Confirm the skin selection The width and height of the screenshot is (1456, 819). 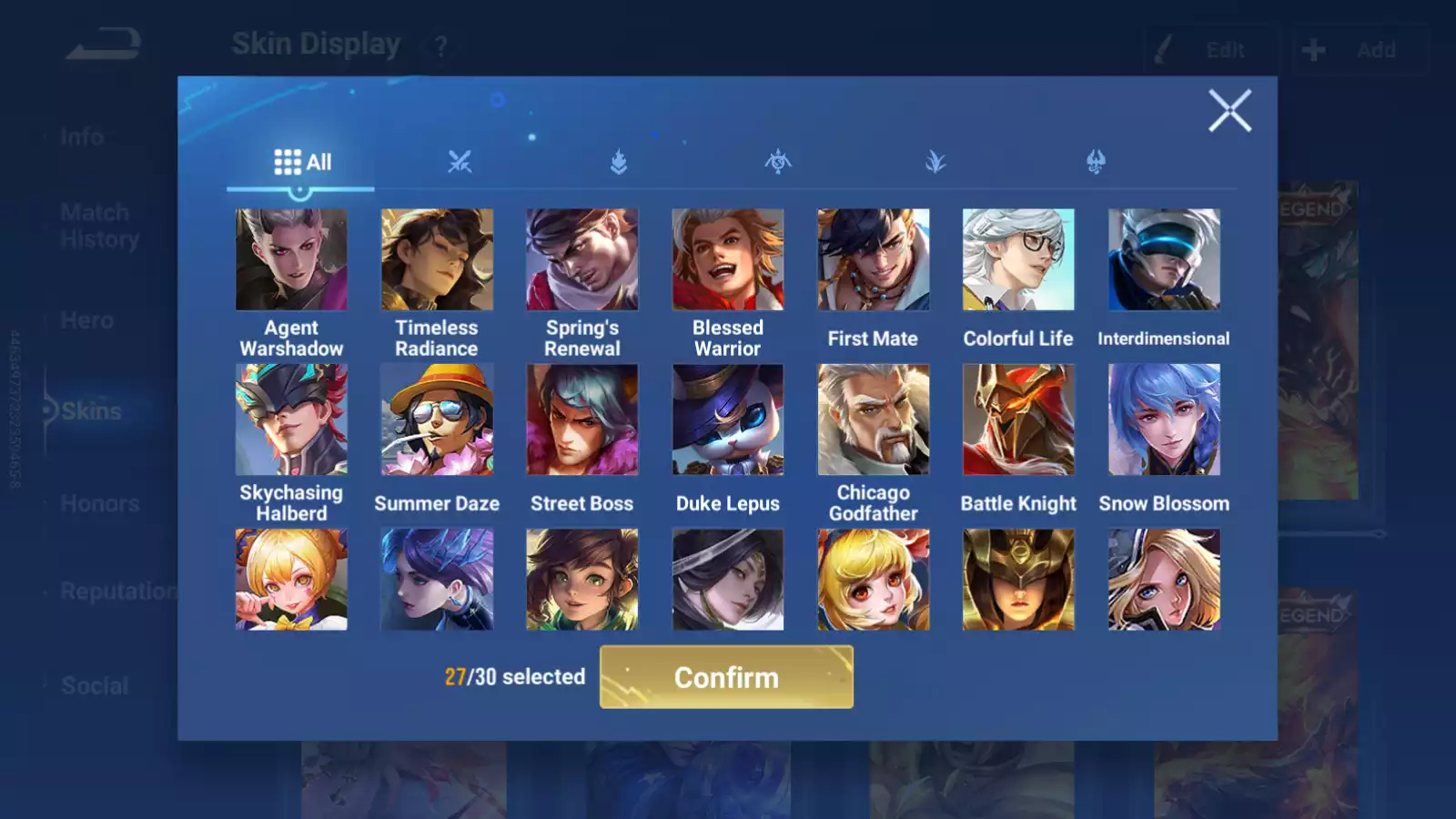pyautogui.click(x=726, y=677)
